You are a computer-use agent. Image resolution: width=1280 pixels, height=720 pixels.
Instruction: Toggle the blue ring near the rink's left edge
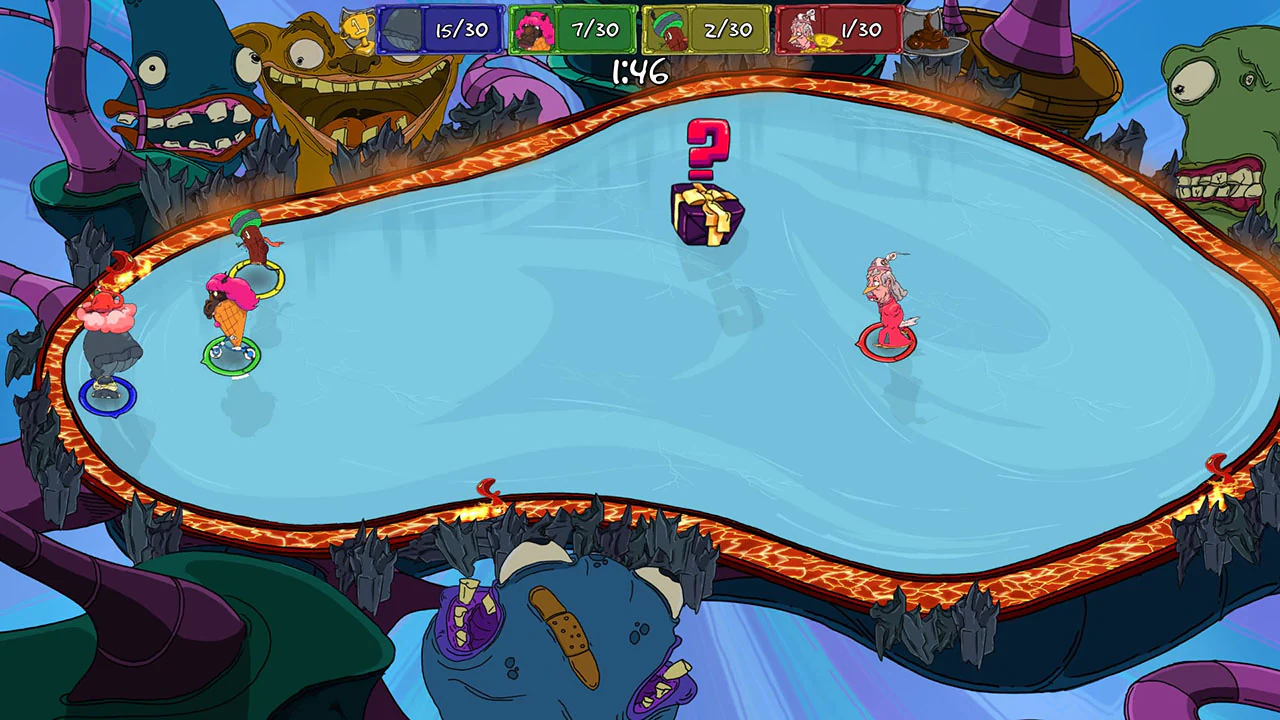108,395
